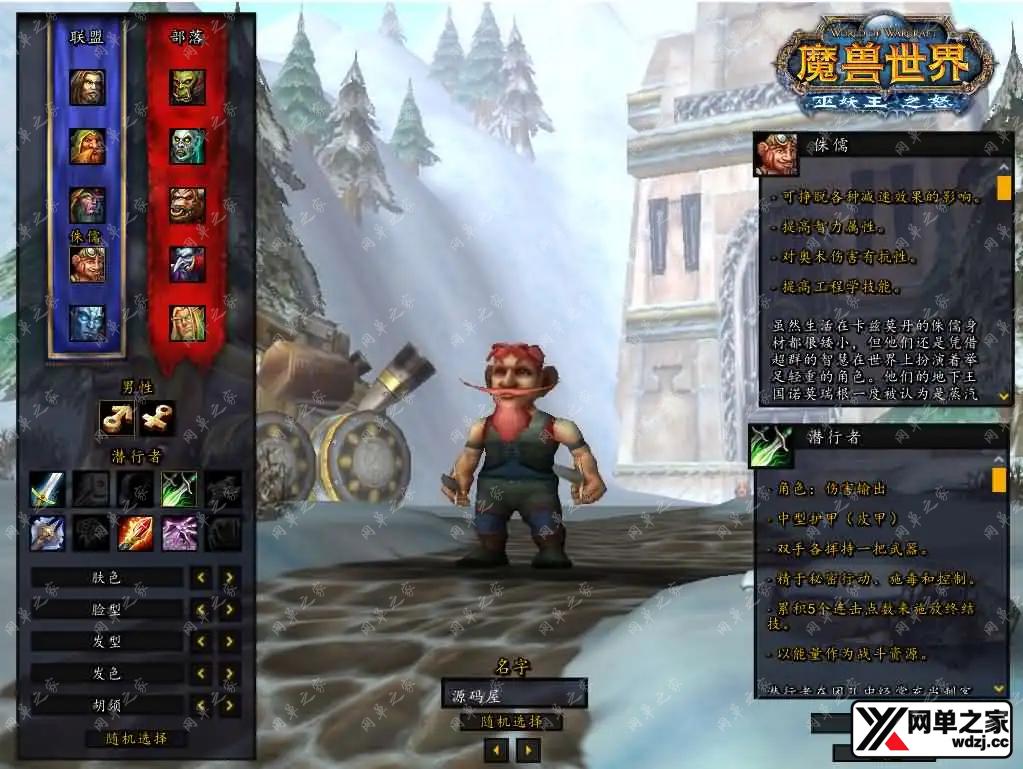Click the 名字 name input field
Screen dimensions: 1023x769
pyautogui.click(x=514, y=692)
